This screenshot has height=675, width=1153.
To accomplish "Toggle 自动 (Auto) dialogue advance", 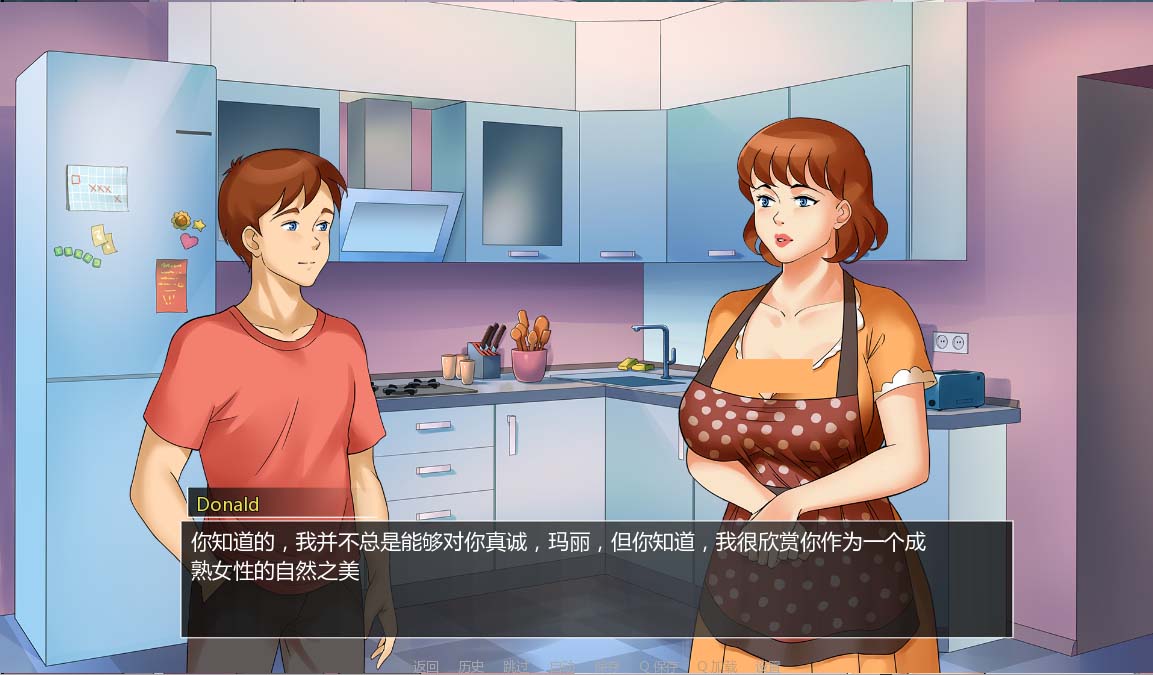I will 562,667.
